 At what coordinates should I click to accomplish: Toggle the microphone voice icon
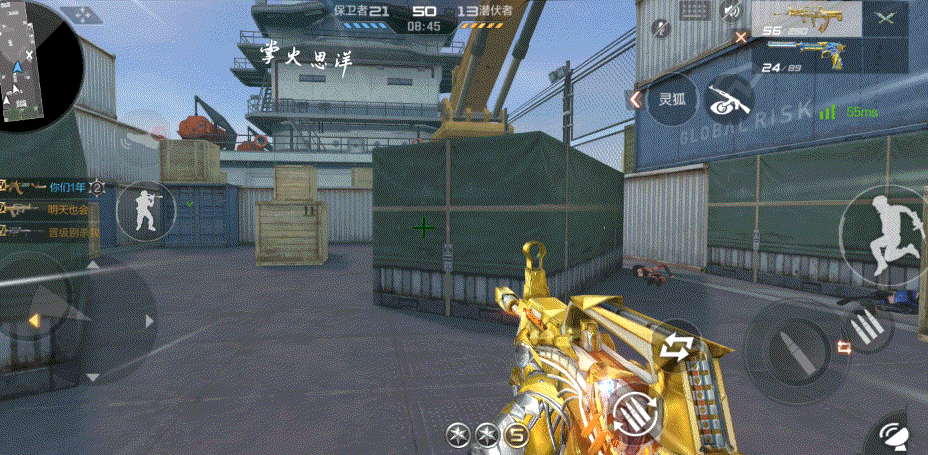click(661, 28)
